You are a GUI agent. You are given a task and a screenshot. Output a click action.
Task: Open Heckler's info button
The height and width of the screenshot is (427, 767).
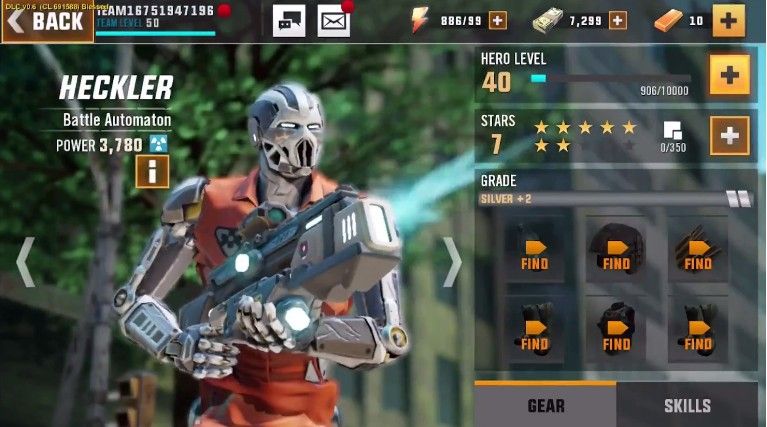pos(152,172)
